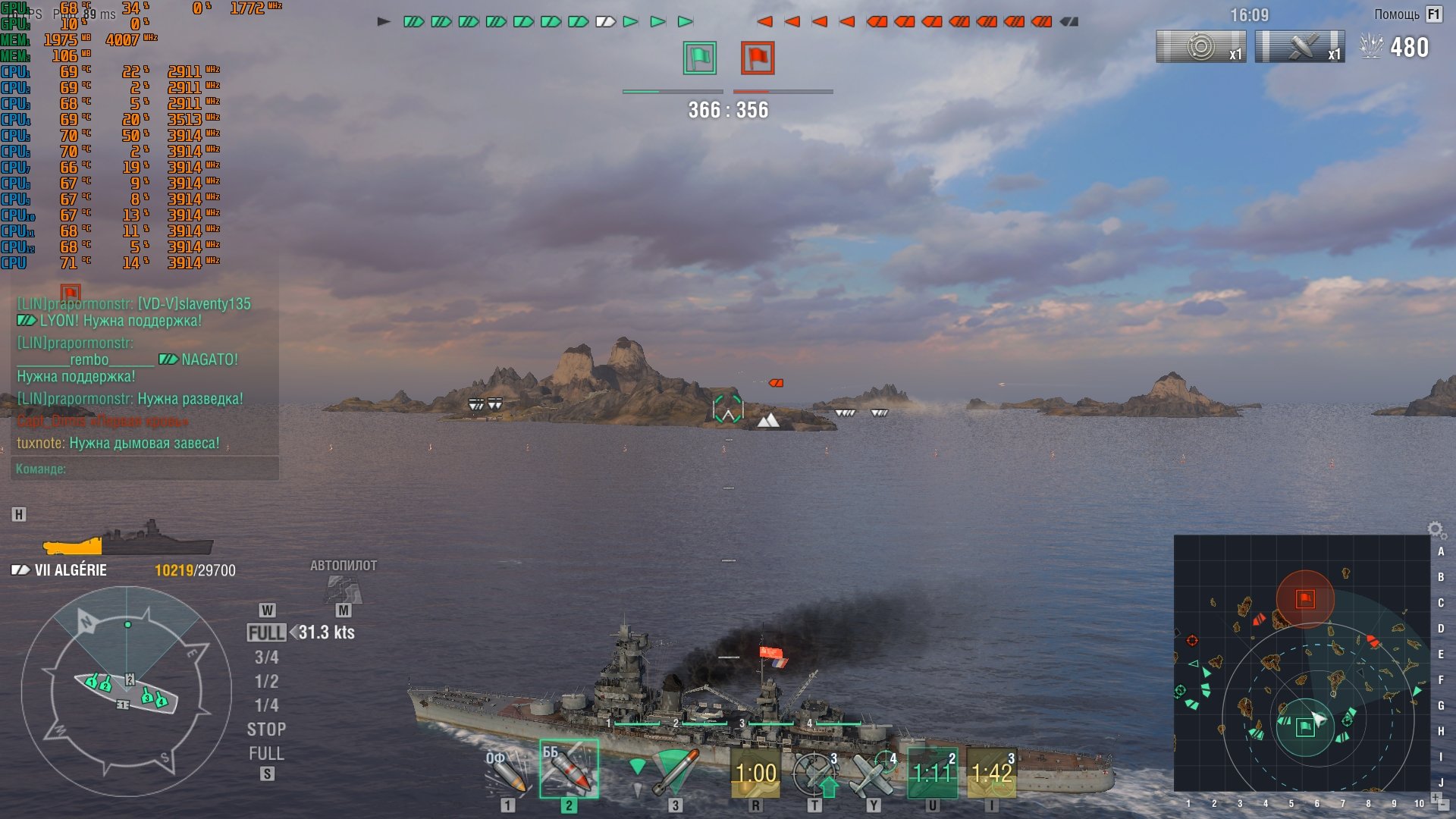Set engine telegraph to STOP
The height and width of the screenshot is (819, 1456).
tap(266, 730)
